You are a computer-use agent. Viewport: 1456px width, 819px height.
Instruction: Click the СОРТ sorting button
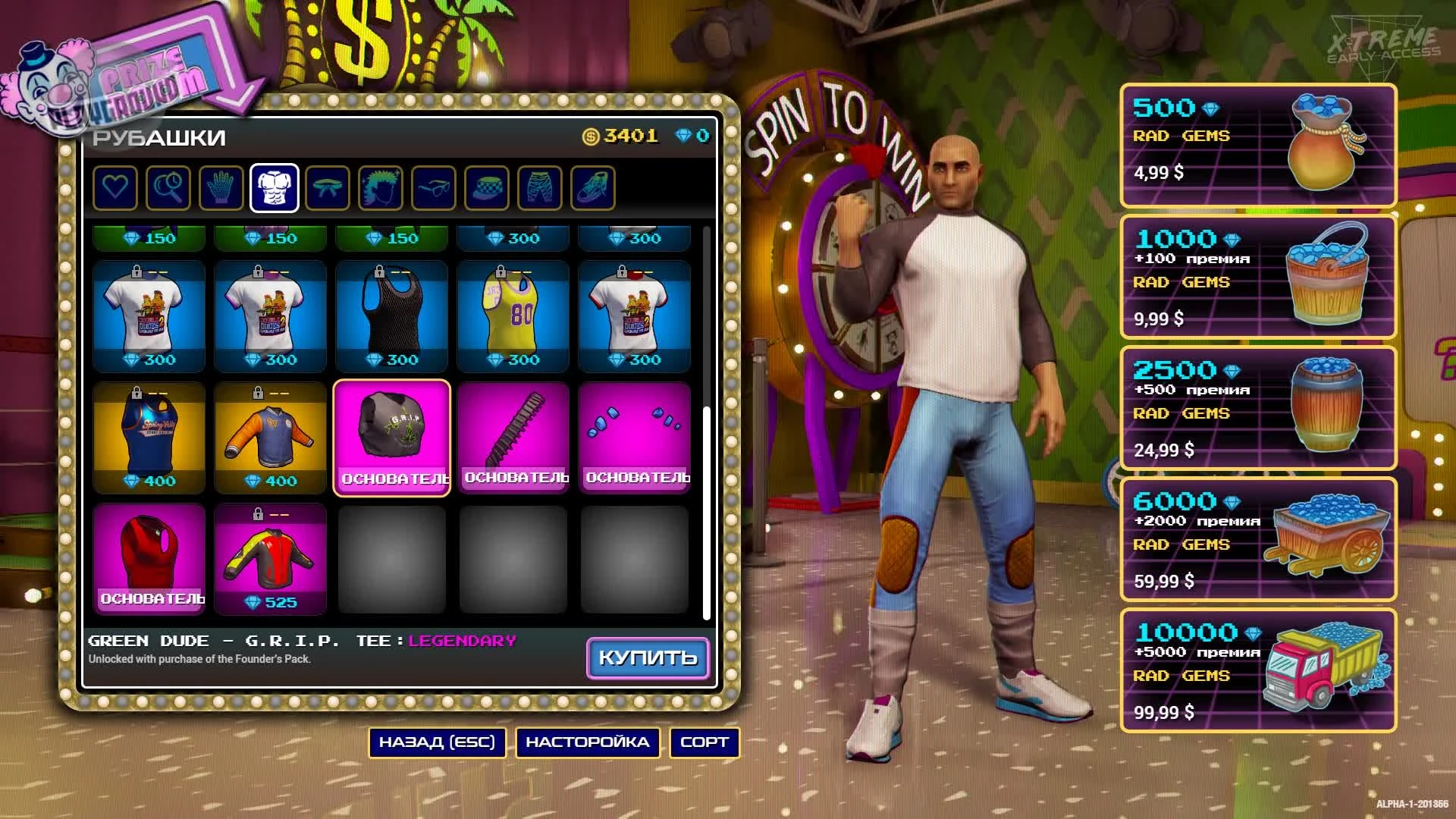tap(703, 742)
